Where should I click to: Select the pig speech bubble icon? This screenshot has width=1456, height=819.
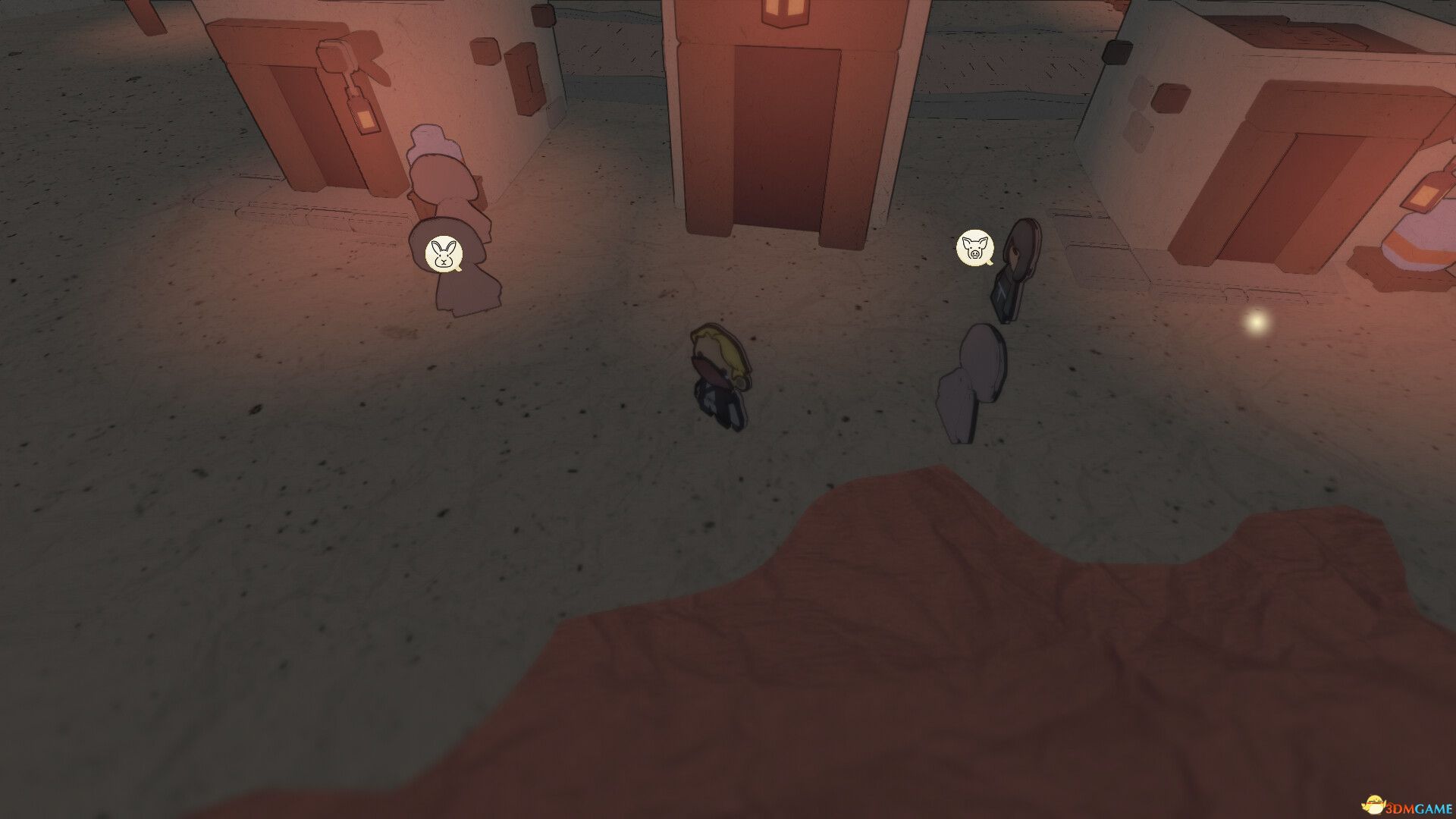tap(974, 248)
